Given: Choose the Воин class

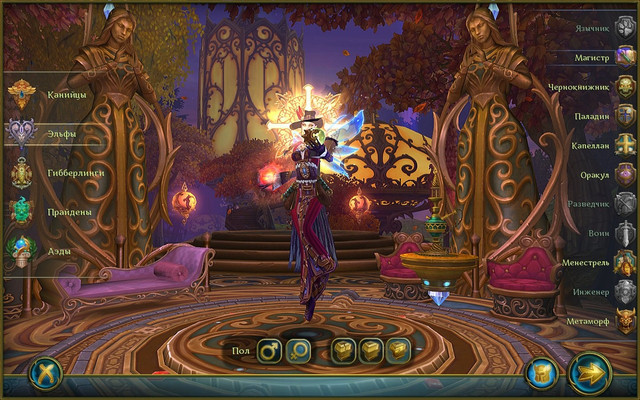Looking at the screenshot, I should pyautogui.click(x=625, y=232).
